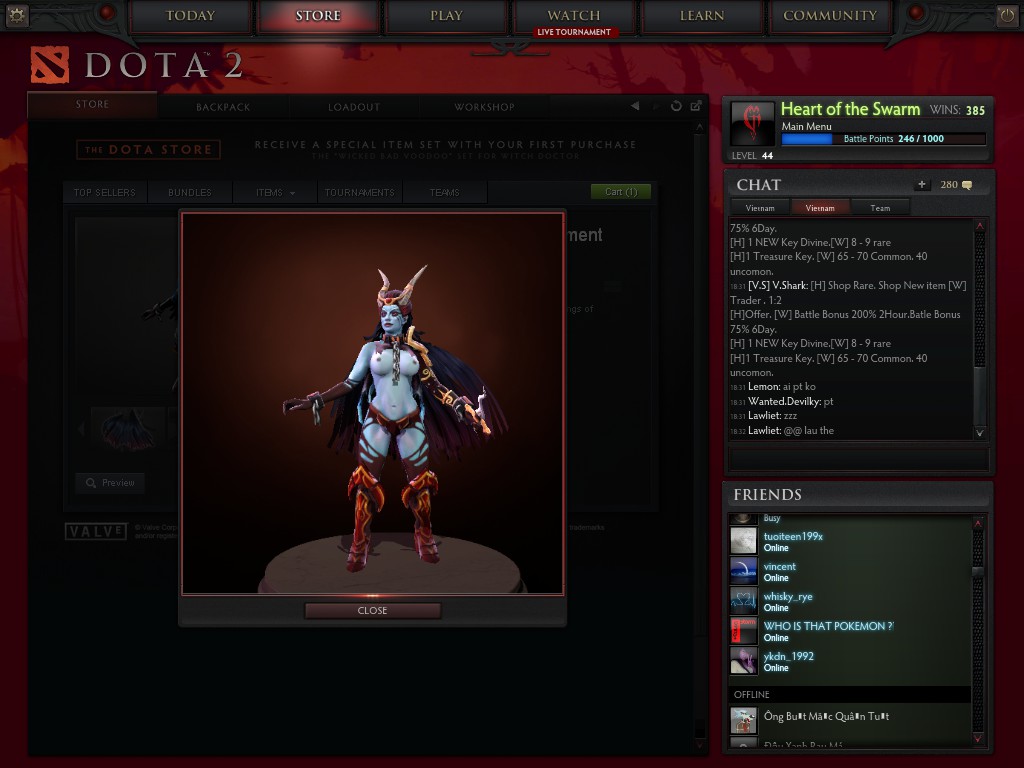Switch to the Backpack tab
Image resolution: width=1024 pixels, height=768 pixels.
coord(223,107)
